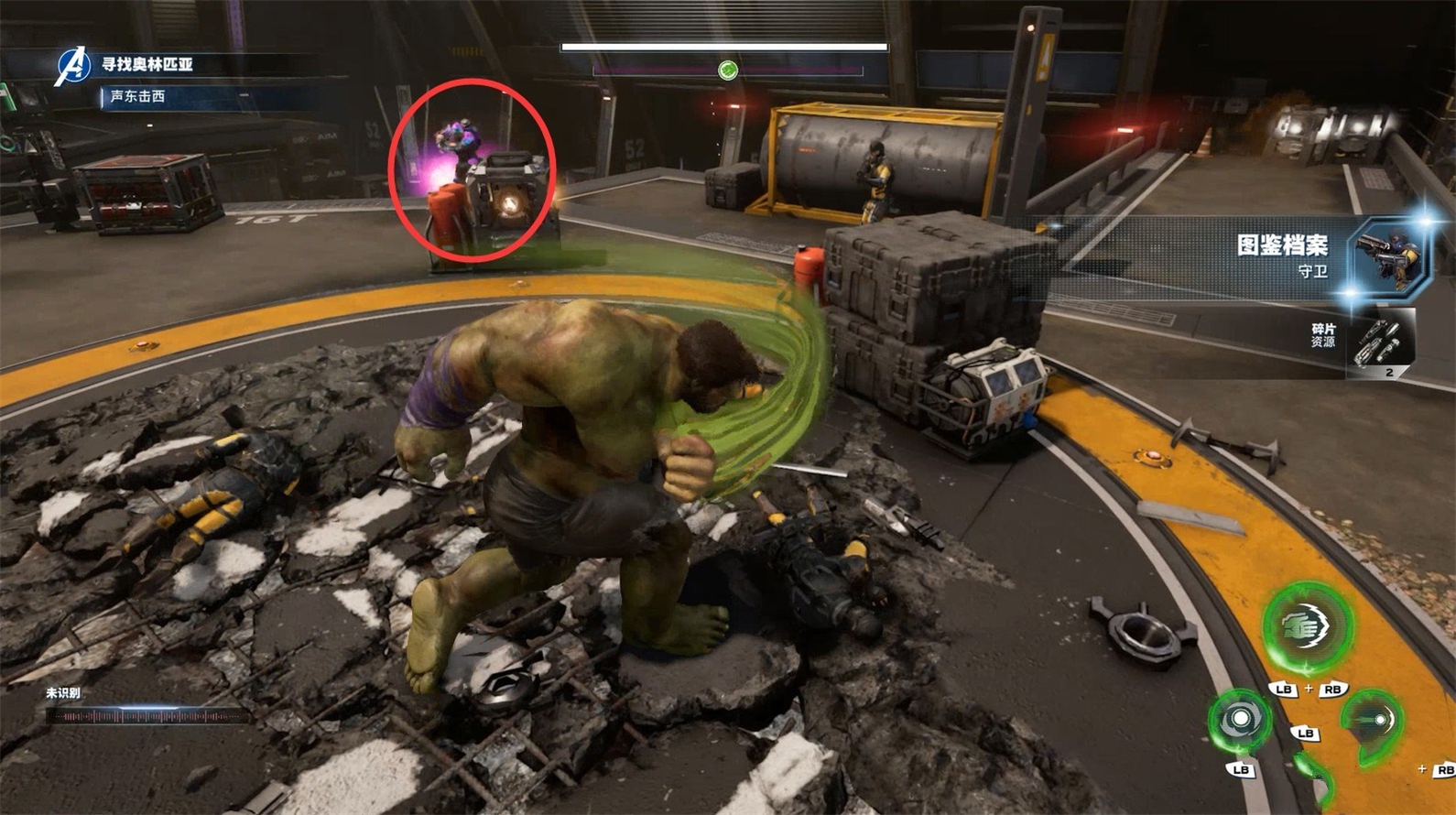Click the green Hulk marker on the compass

728,71
